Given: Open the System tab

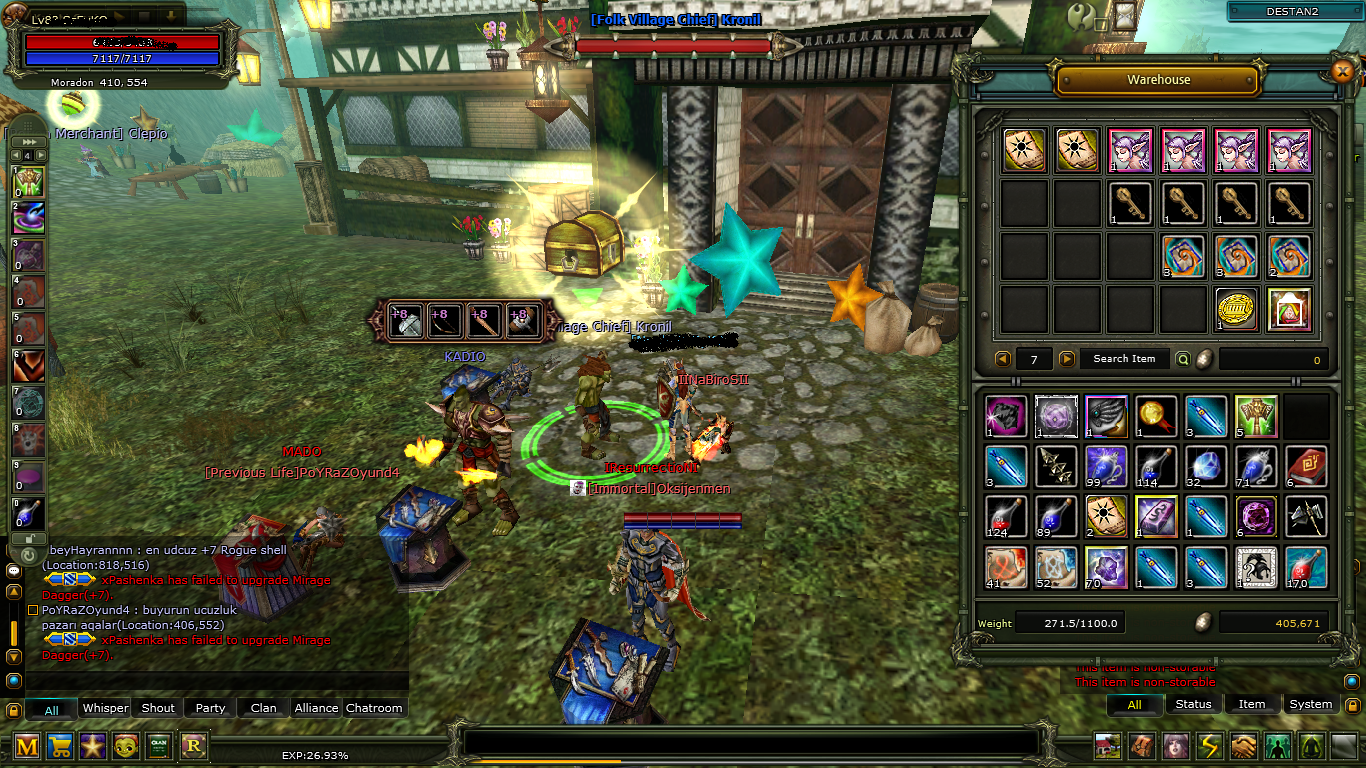Looking at the screenshot, I should [x=1310, y=704].
